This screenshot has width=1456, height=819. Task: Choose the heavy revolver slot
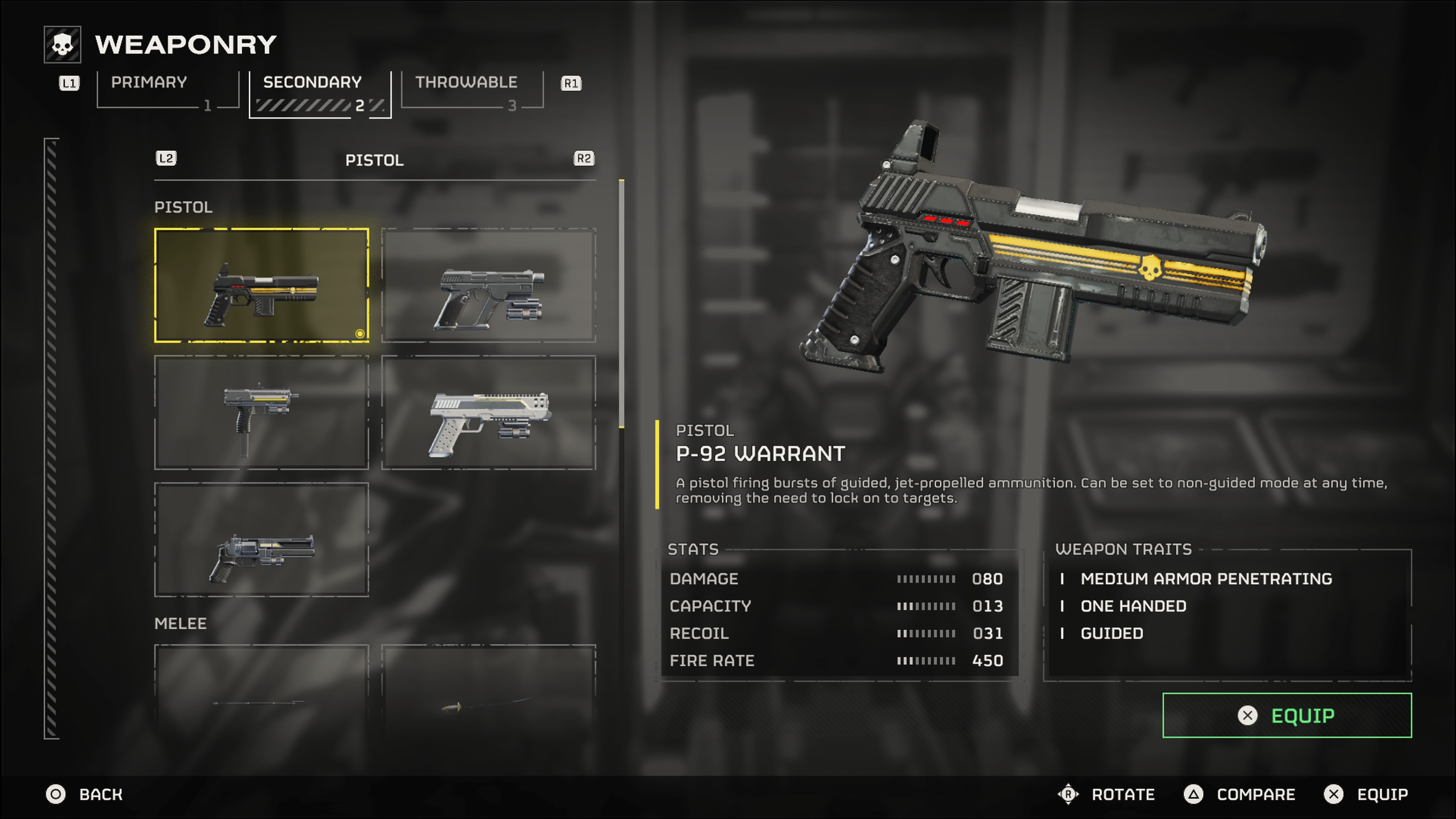(x=261, y=539)
